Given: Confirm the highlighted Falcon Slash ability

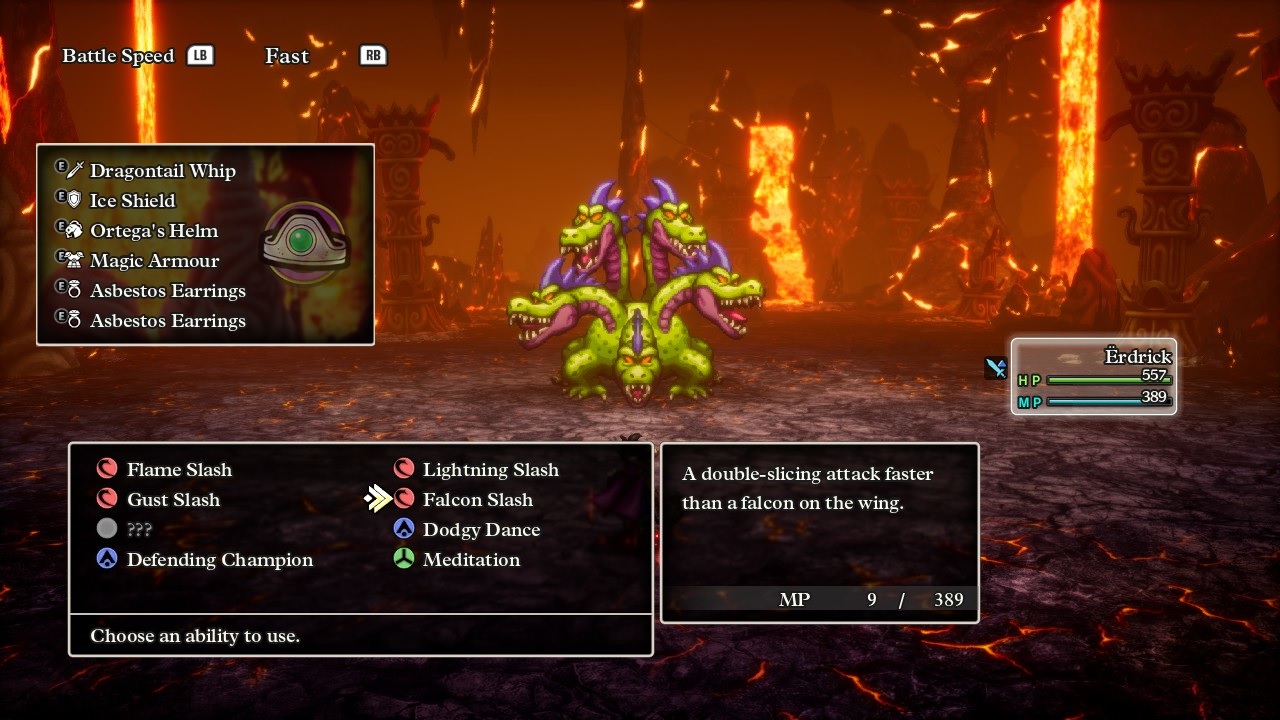Looking at the screenshot, I should (477, 500).
